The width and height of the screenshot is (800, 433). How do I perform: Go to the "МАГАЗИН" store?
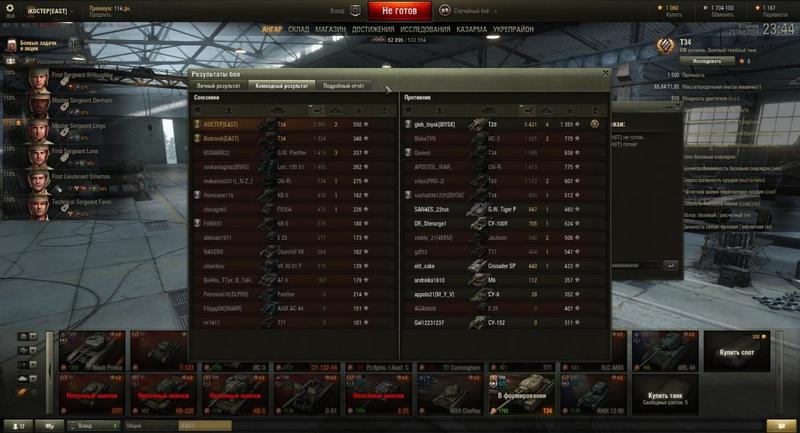pos(330,30)
